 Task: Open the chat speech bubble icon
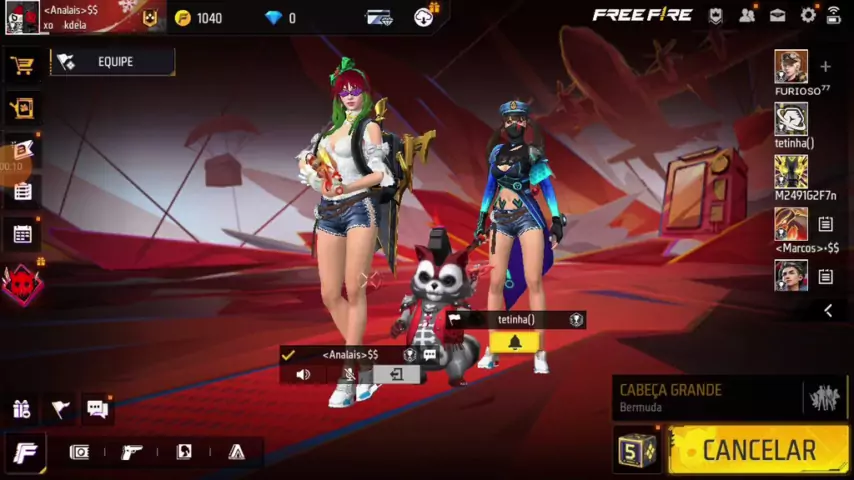(97, 408)
